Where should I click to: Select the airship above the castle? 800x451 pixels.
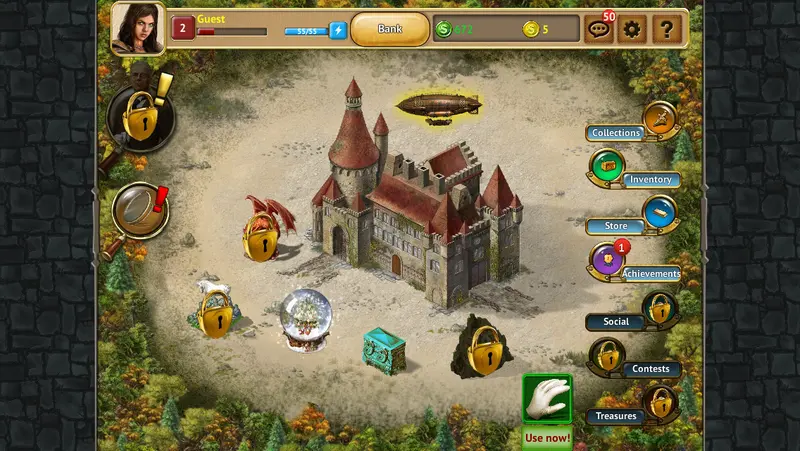(439, 106)
